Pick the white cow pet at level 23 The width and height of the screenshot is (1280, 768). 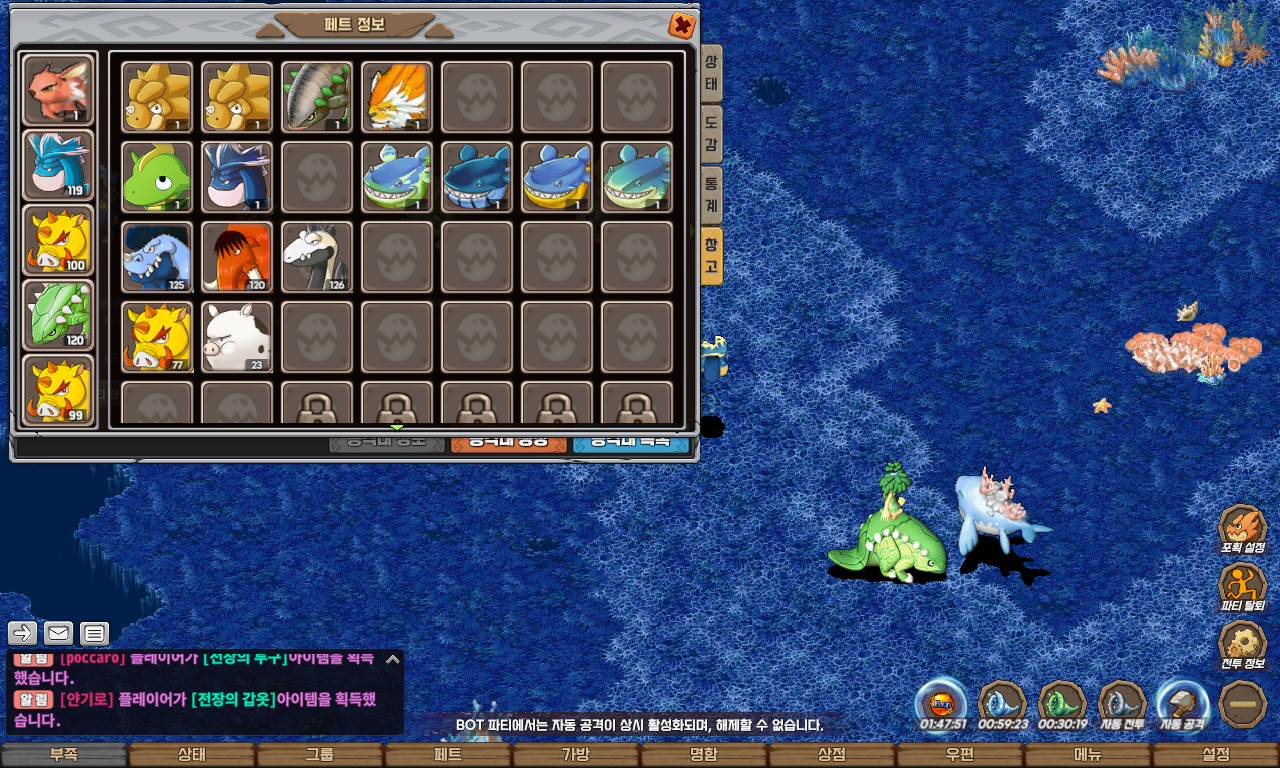point(237,337)
